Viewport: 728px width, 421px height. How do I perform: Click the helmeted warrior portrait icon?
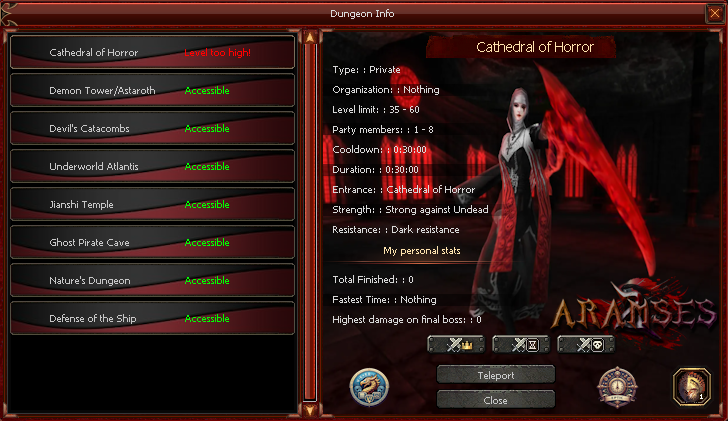click(x=691, y=386)
